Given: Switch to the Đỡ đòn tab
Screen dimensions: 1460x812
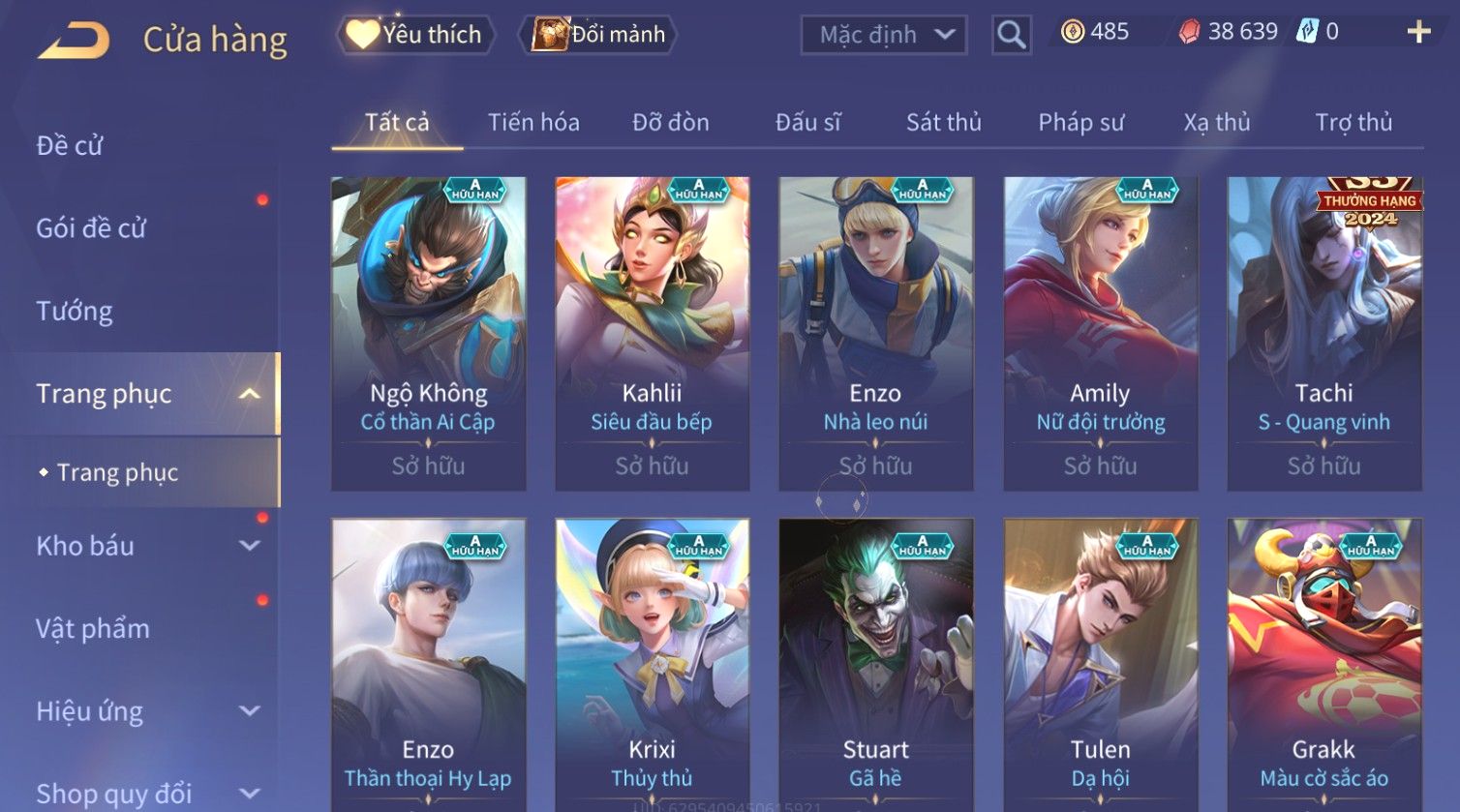Looking at the screenshot, I should (x=671, y=123).
